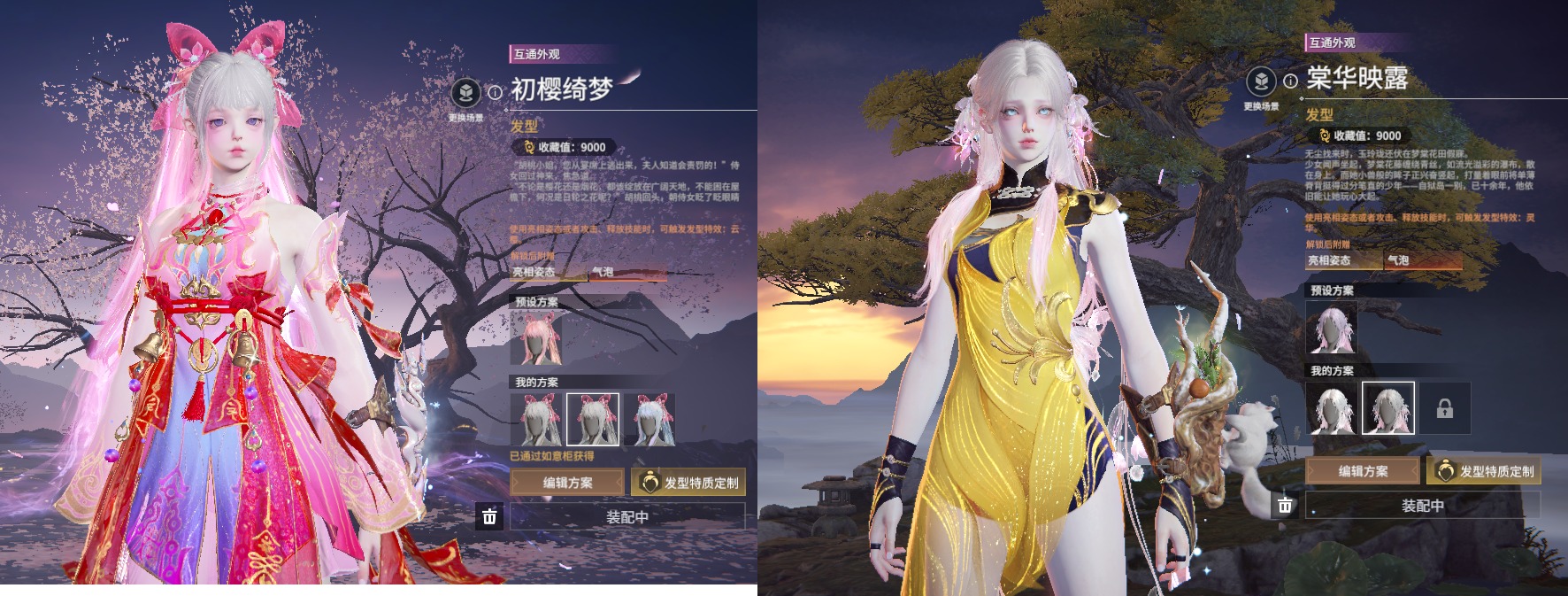Click the 装配中 button for 初樱绮梦
Viewport: 1568px width, 596px height.
[x=627, y=517]
